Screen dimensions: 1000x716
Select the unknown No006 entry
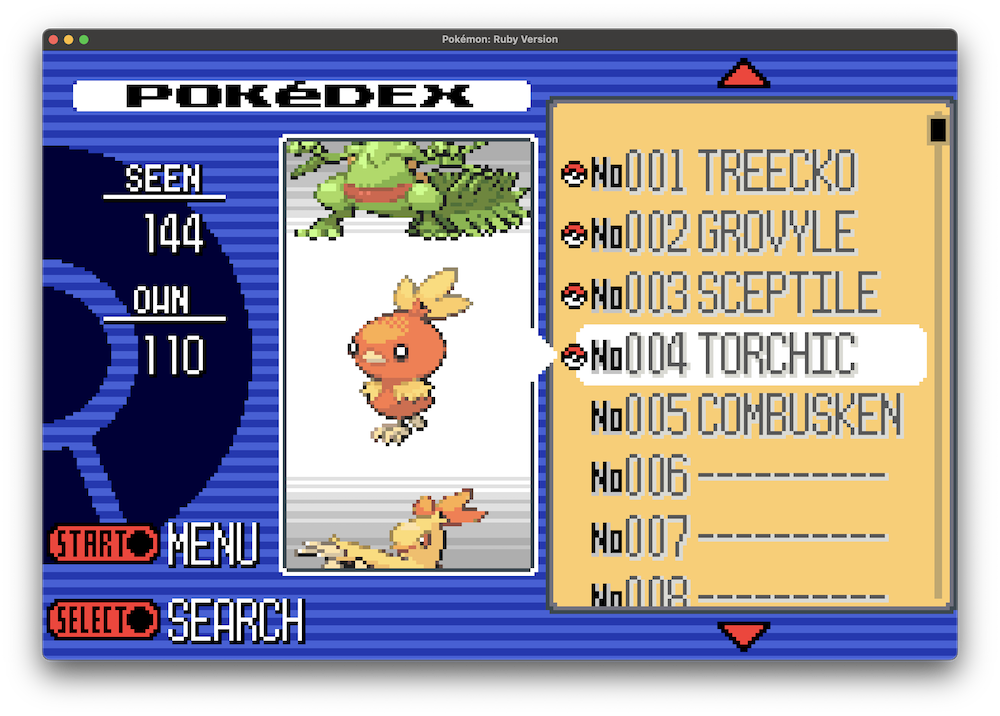[738, 476]
